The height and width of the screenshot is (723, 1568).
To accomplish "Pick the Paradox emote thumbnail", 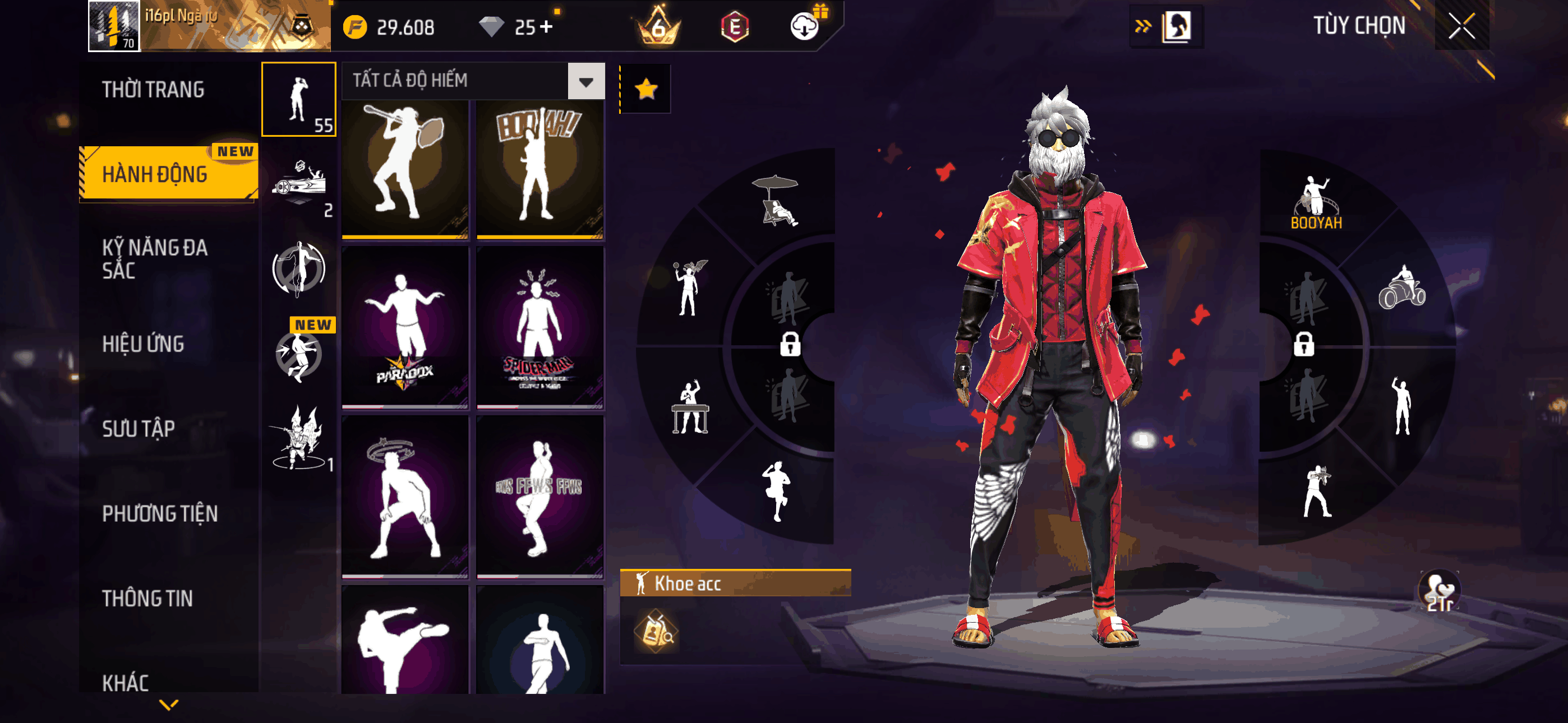I will click(405, 327).
